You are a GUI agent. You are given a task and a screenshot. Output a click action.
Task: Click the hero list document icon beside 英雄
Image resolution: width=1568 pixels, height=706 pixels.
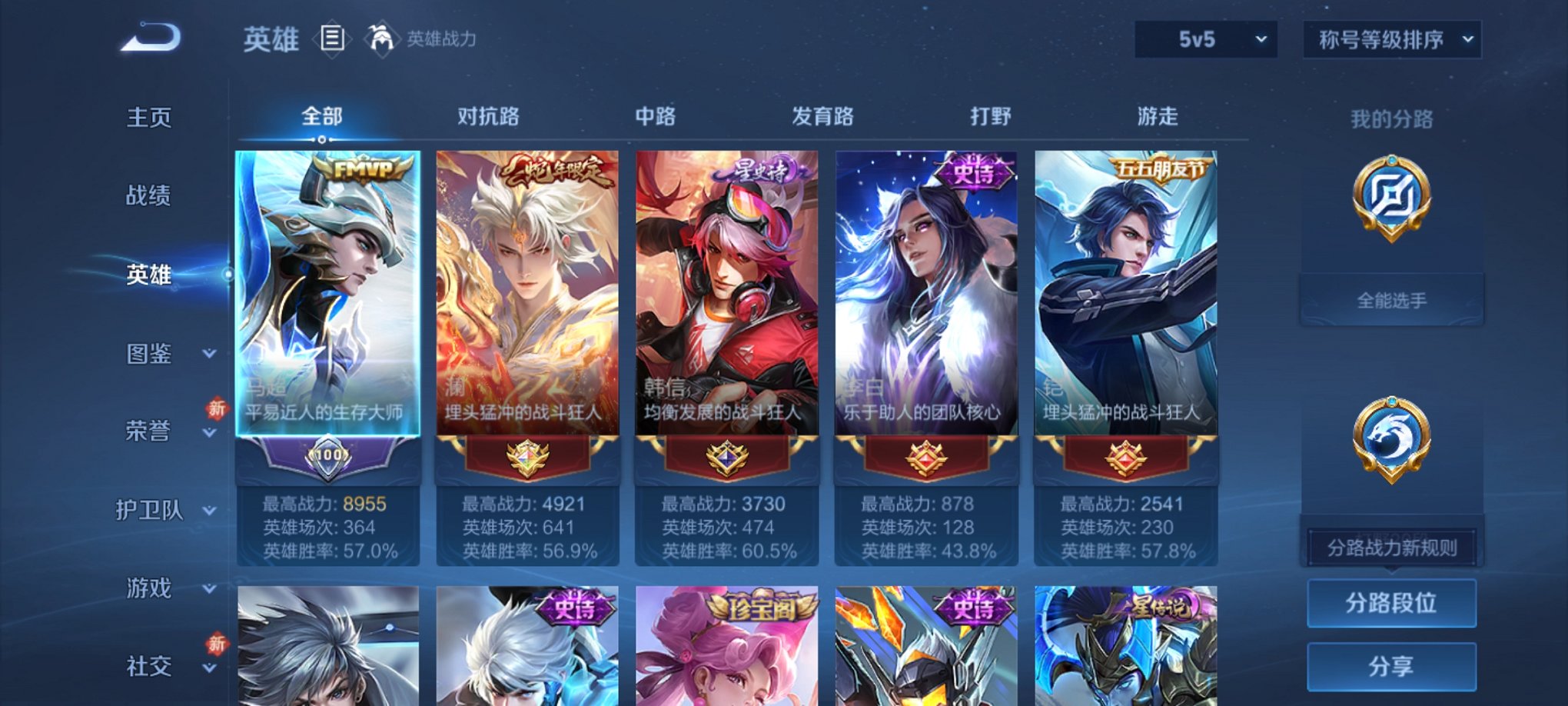pos(332,36)
